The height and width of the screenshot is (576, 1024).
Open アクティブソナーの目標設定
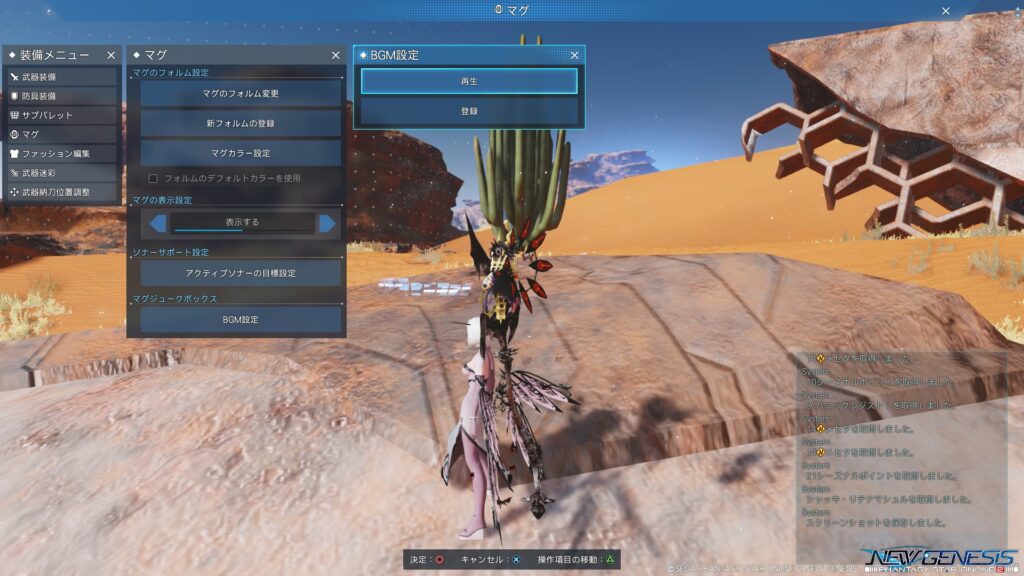(x=240, y=272)
